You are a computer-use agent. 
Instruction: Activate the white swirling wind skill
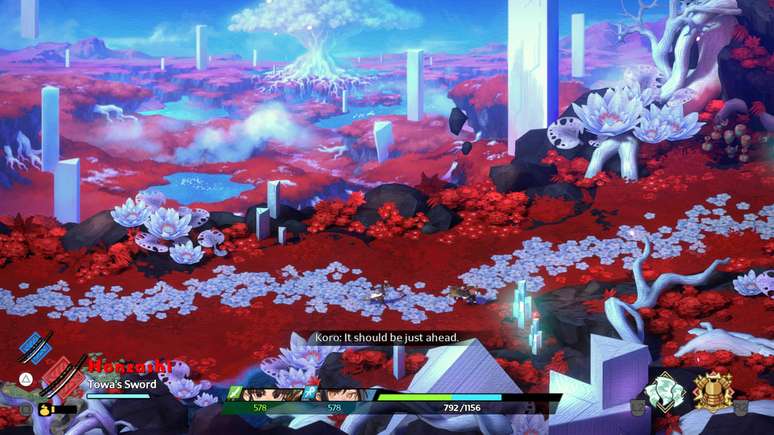pyautogui.click(x=666, y=391)
